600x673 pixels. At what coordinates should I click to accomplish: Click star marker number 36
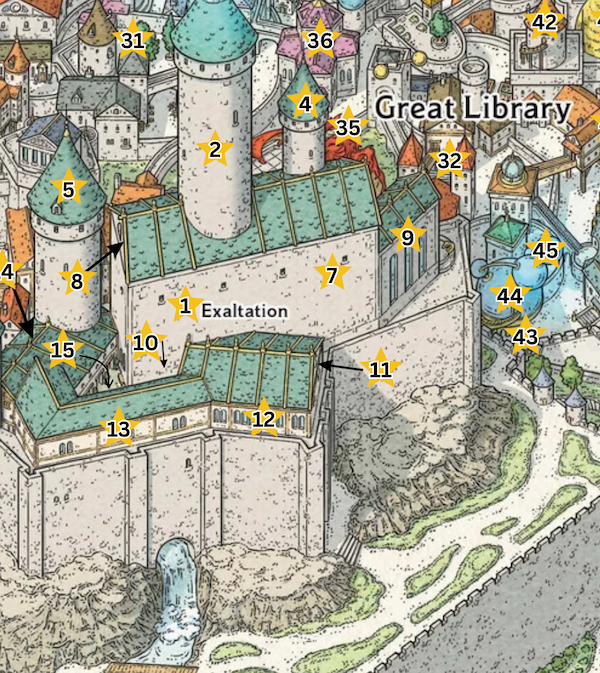pyautogui.click(x=320, y=41)
